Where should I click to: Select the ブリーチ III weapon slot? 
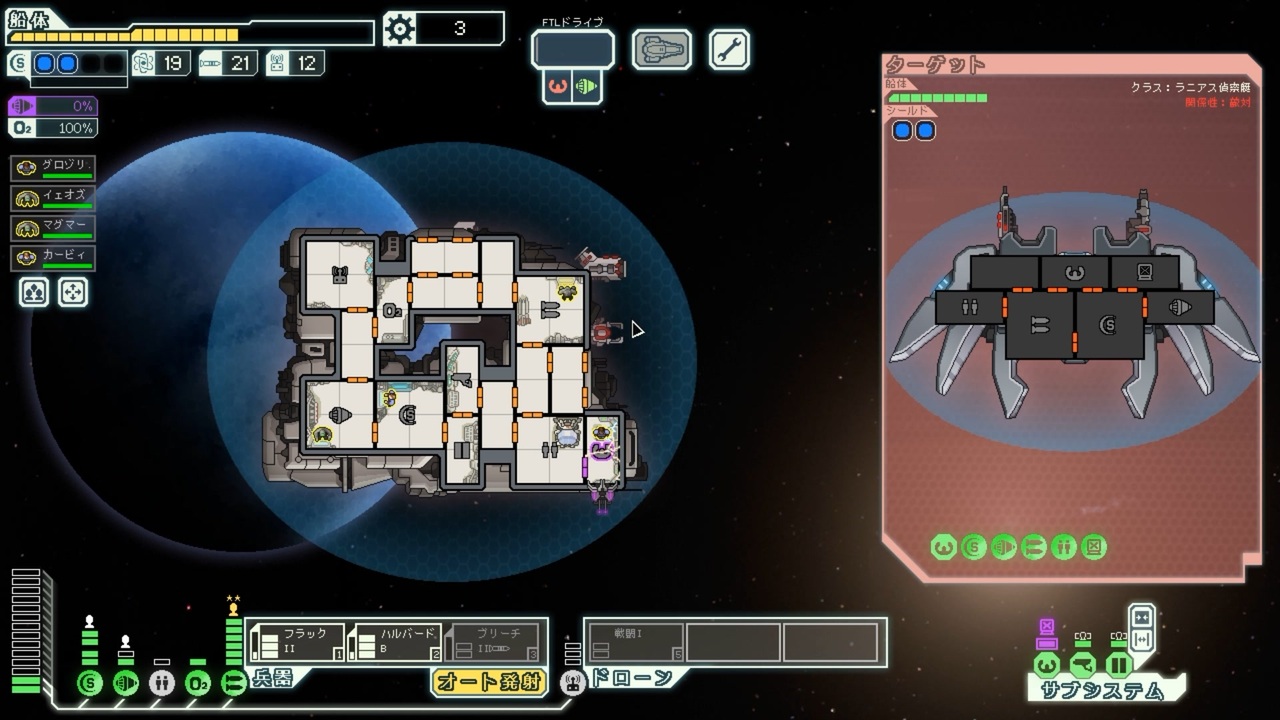pyautogui.click(x=494, y=642)
